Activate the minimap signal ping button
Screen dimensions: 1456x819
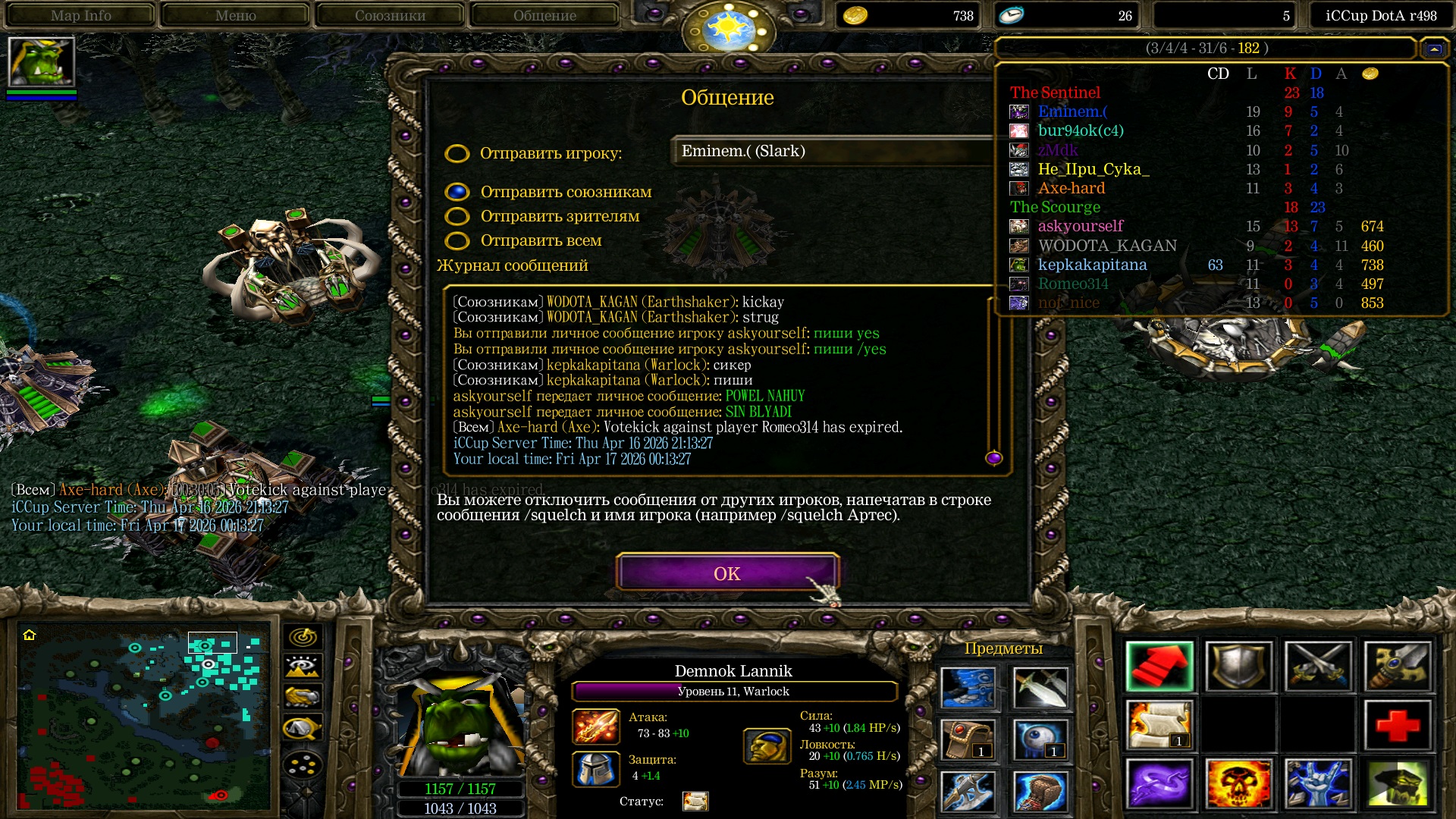[303, 637]
